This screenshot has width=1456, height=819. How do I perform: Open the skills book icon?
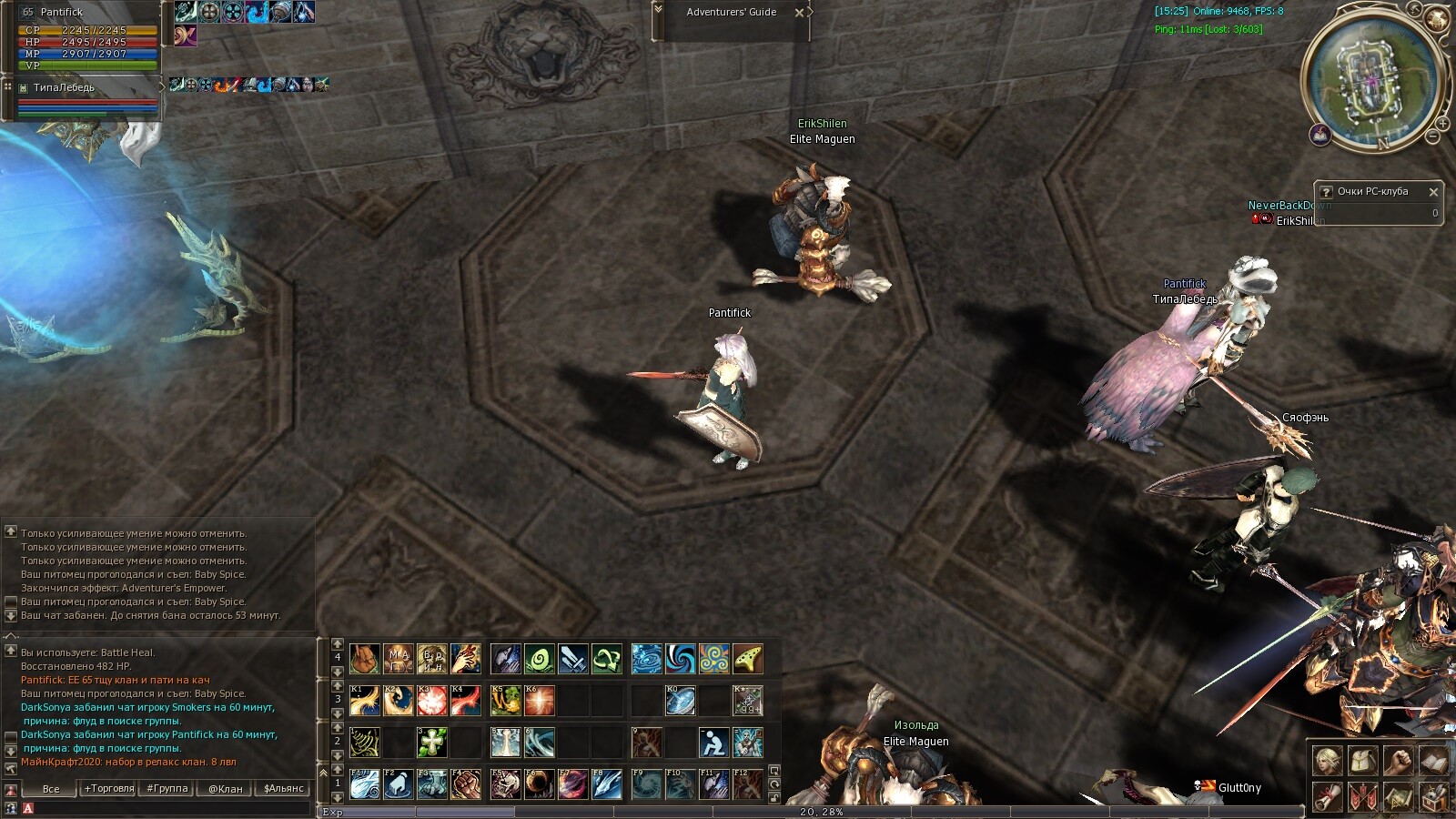pos(1433,760)
